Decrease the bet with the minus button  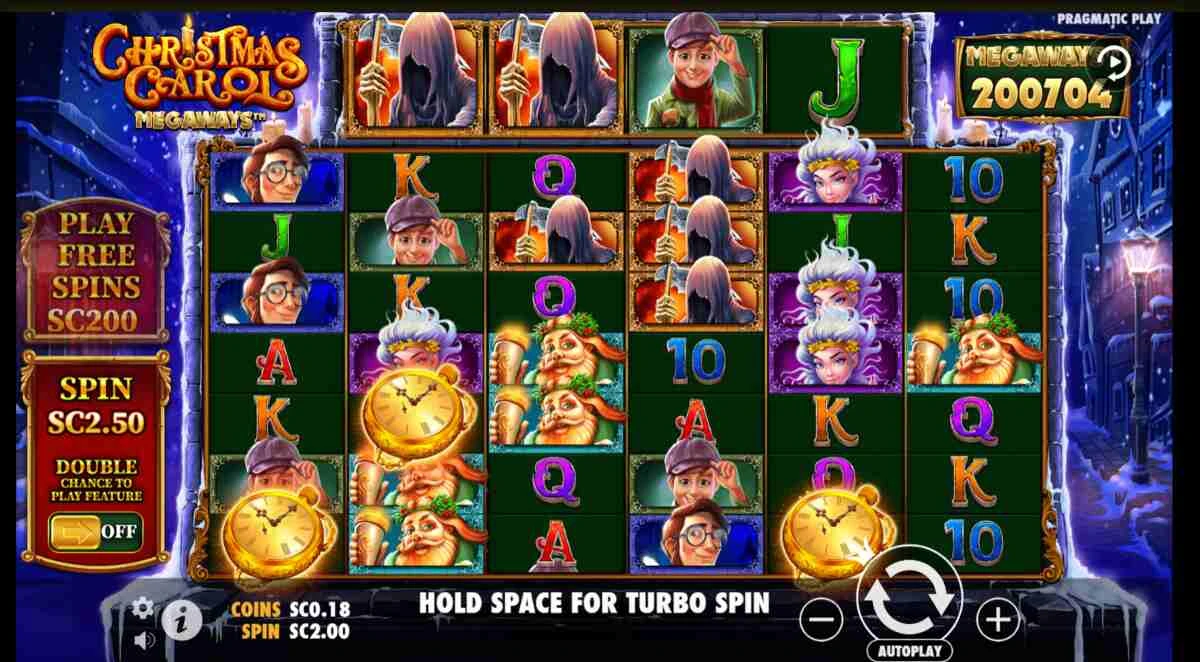tap(821, 621)
